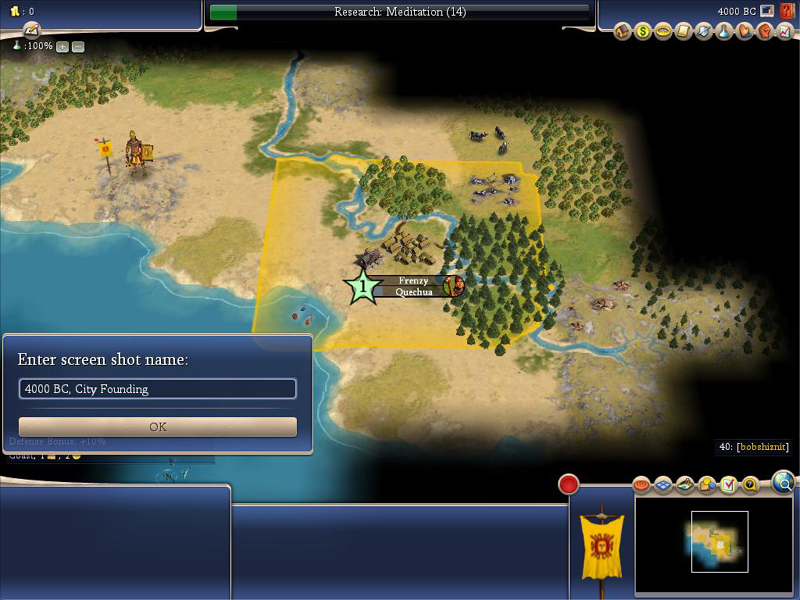
Task: Open the main menu monitor icon
Action: [768, 11]
